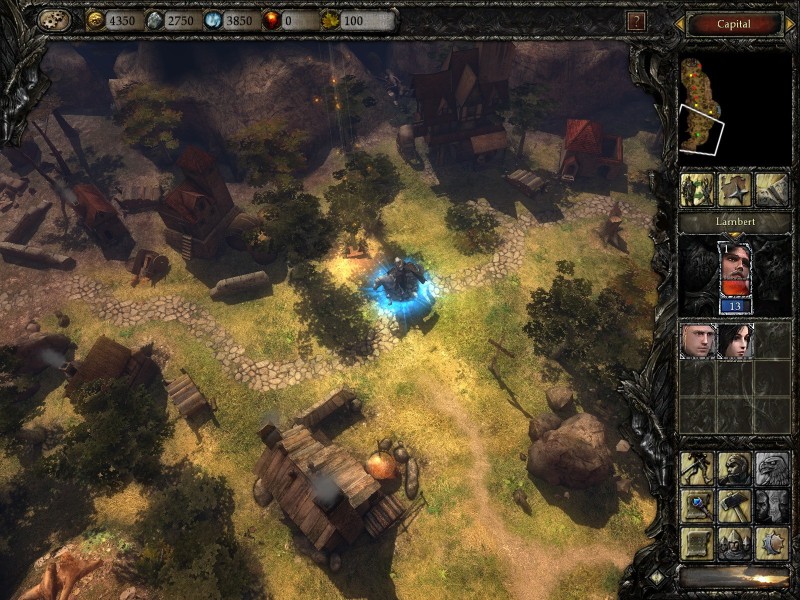Choose the dark-haired woman party portrait
Screen dimensions: 800x600
pyautogui.click(x=734, y=340)
